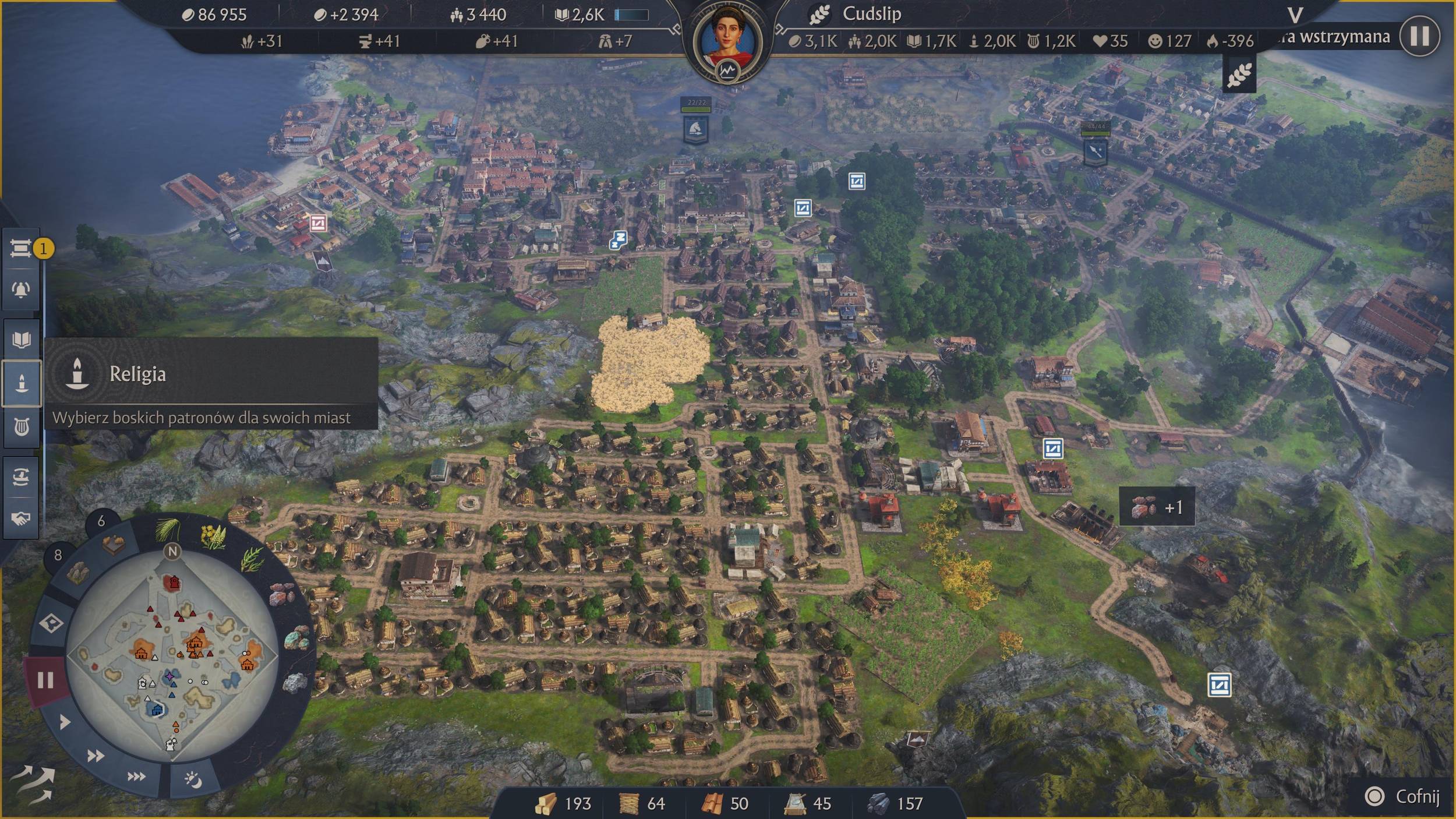The height and width of the screenshot is (819, 1456).
Task: Click the round pause button in the top-right corner
Action: [1419, 36]
